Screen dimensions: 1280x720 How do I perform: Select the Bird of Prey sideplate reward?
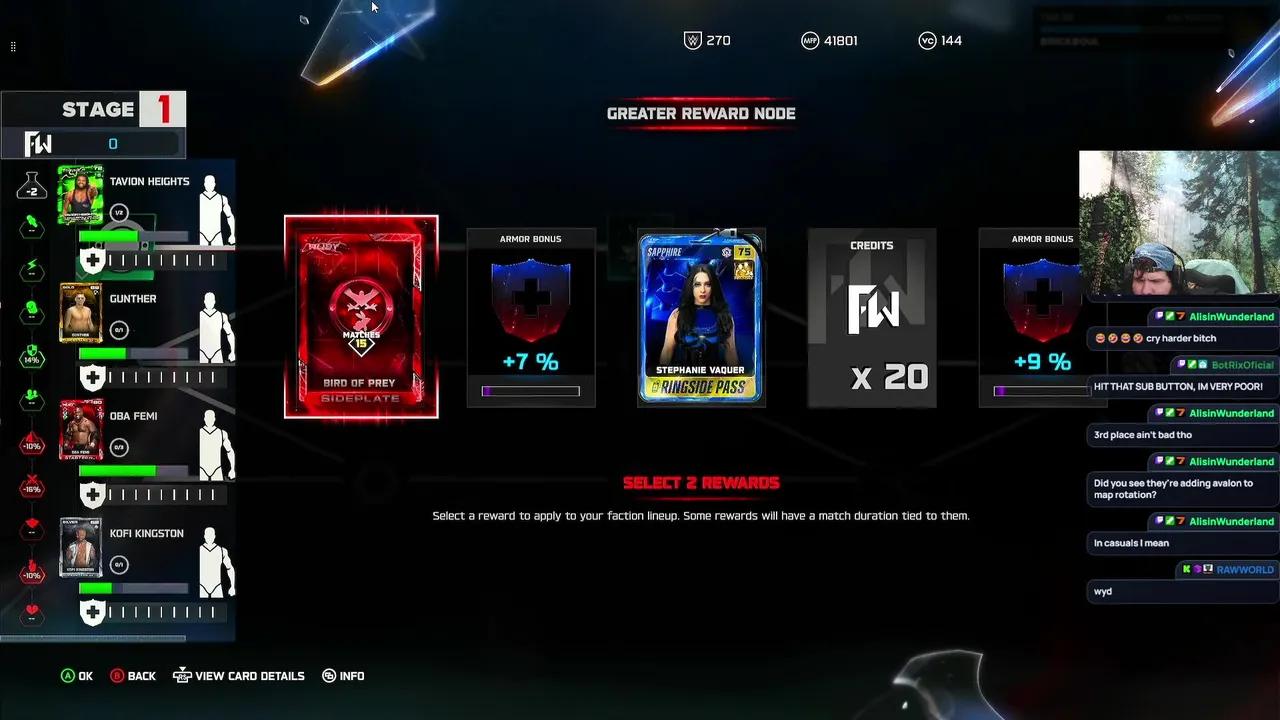click(x=360, y=317)
